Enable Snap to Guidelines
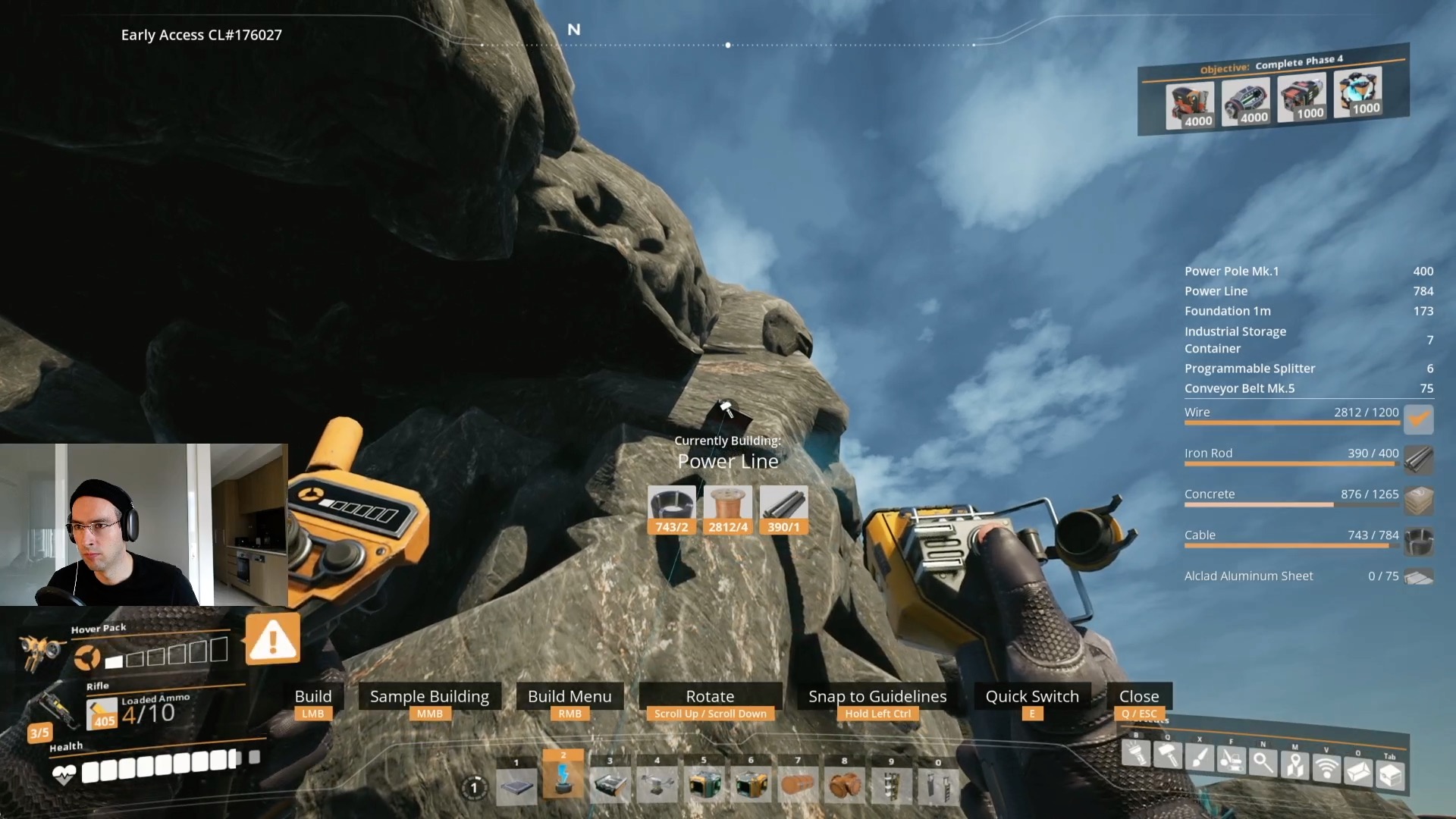This screenshot has width=1456, height=819. click(x=877, y=696)
